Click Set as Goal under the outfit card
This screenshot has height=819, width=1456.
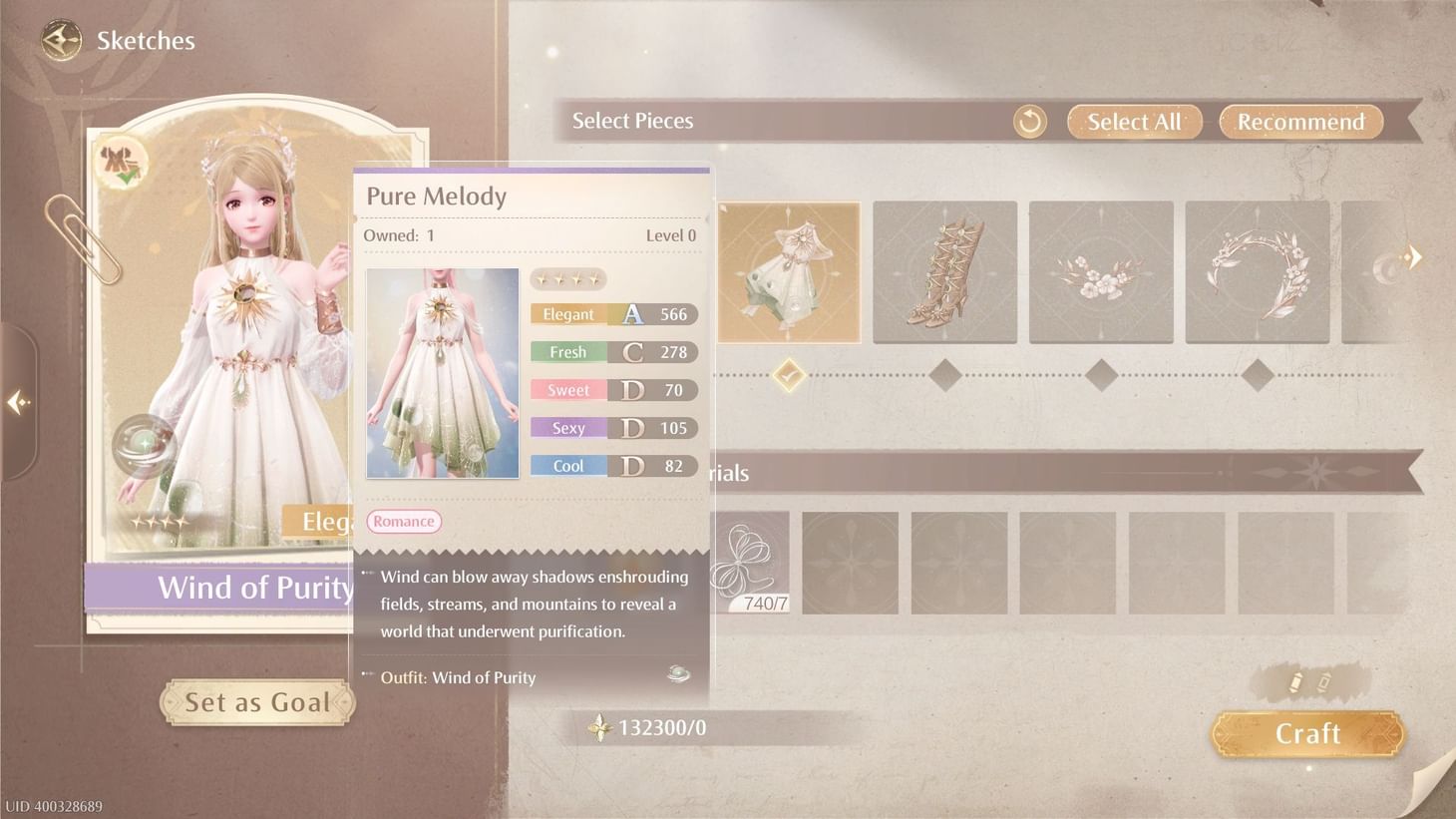[257, 701]
